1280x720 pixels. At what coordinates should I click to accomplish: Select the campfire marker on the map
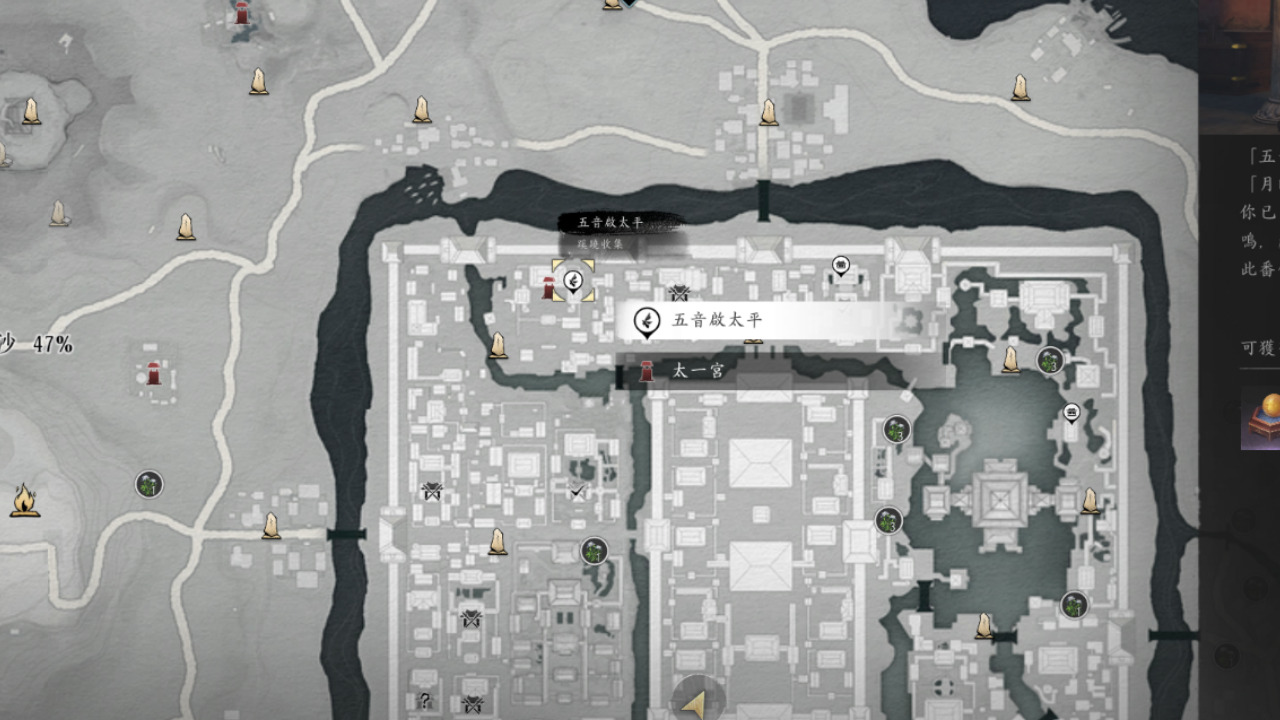pyautogui.click(x=24, y=500)
